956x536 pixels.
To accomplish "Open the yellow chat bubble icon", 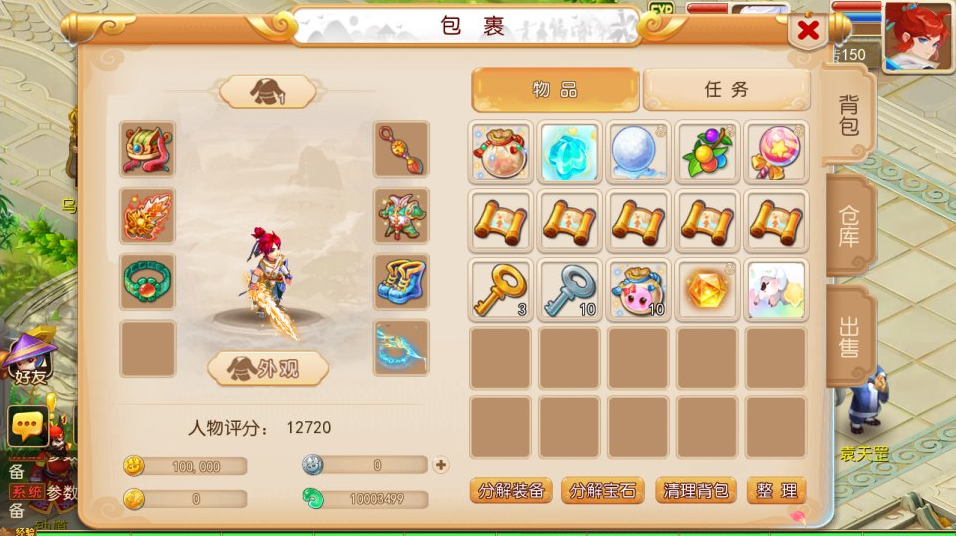I will pos(28,427).
